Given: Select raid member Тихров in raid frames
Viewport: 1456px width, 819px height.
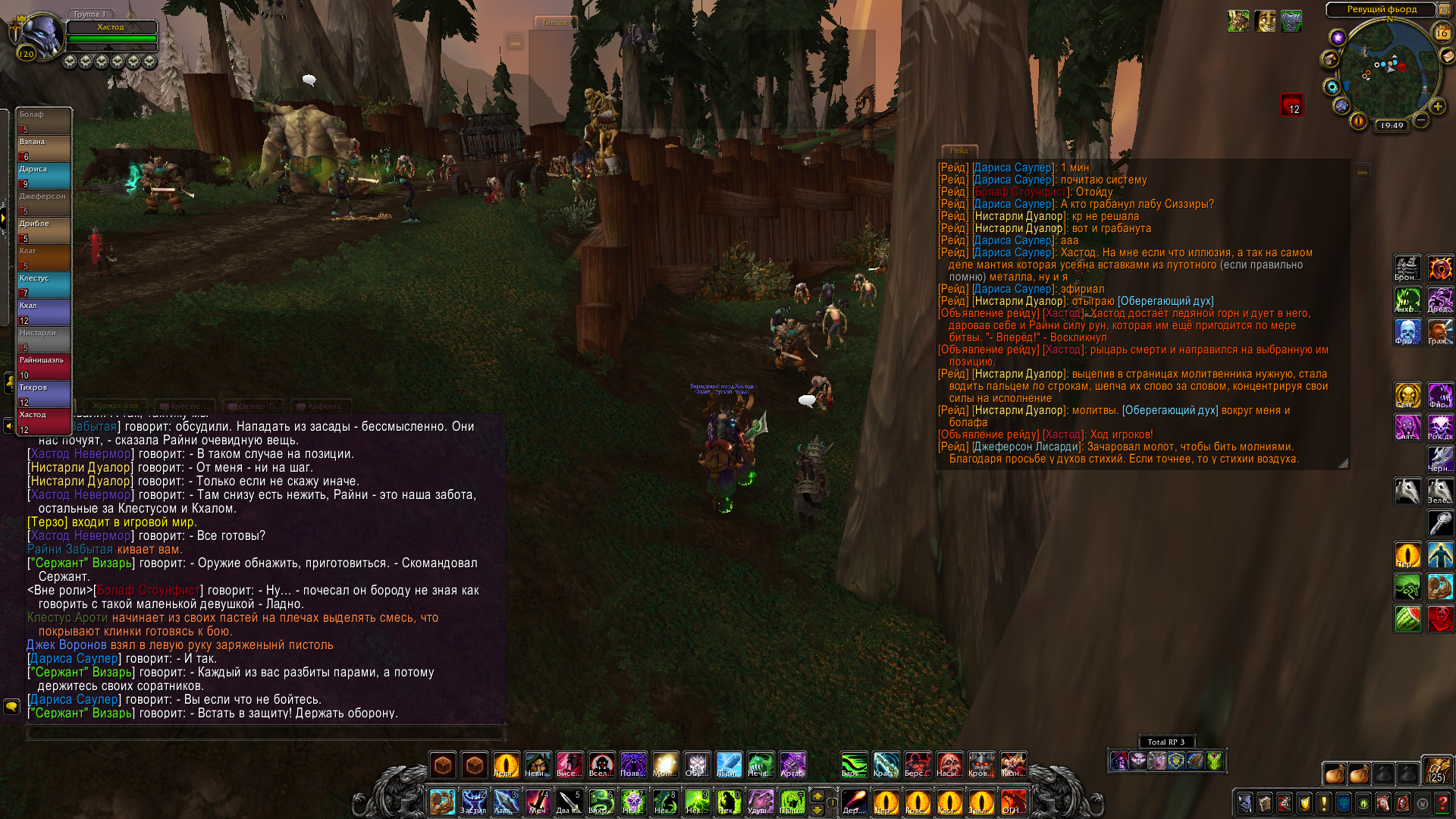Looking at the screenshot, I should pos(44,394).
